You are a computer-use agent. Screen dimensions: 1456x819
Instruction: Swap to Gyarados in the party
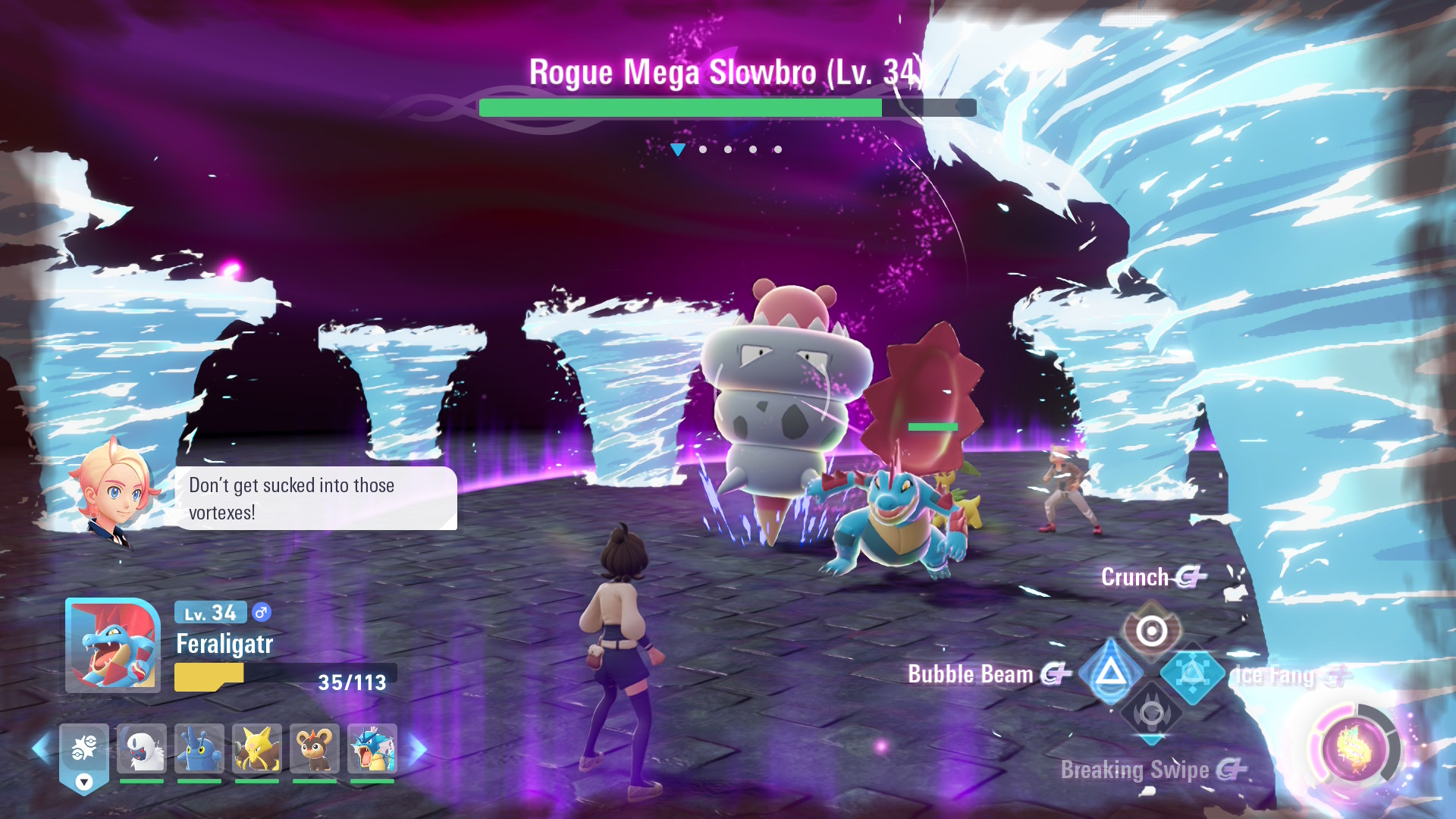372,748
